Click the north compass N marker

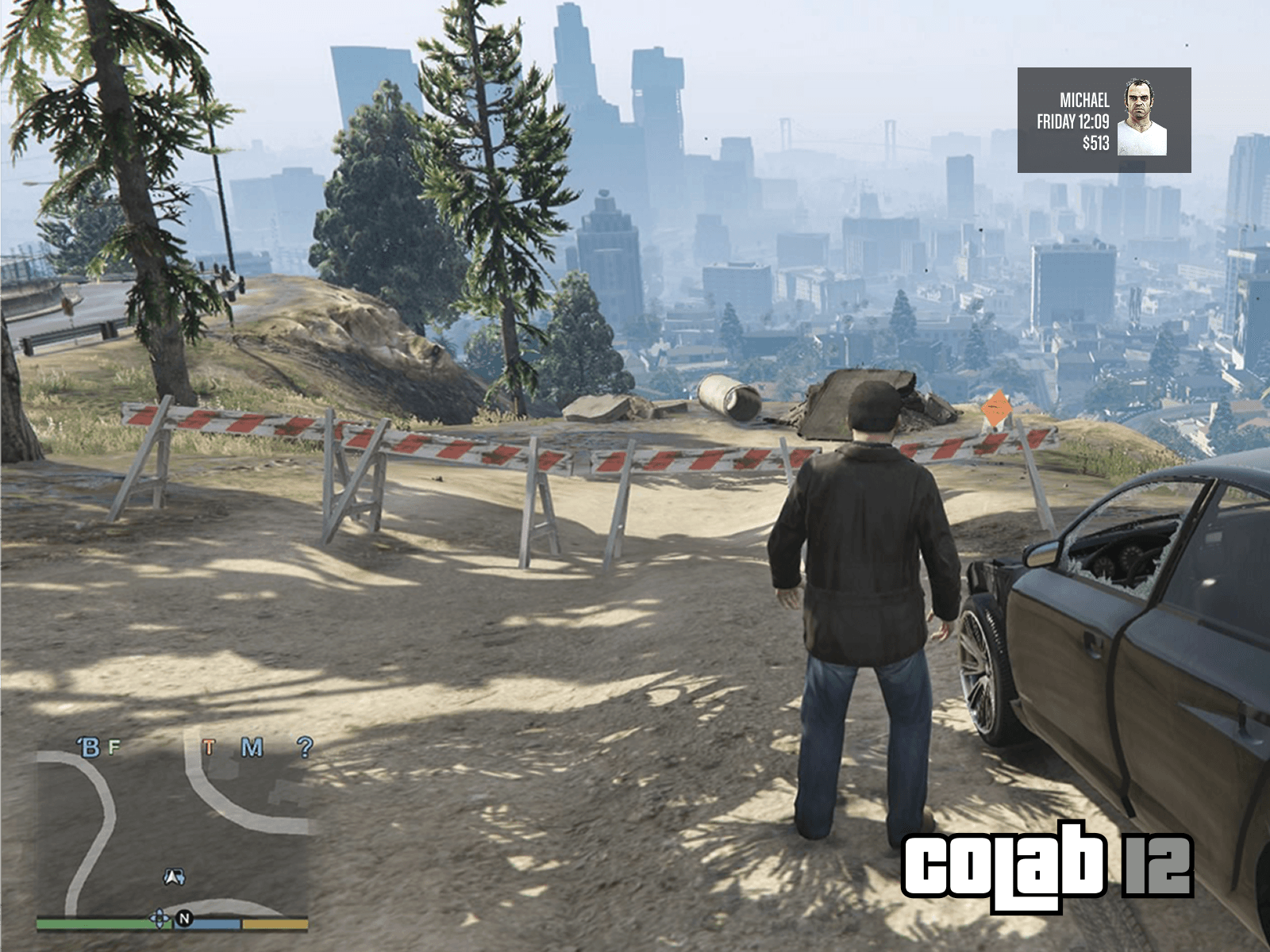(184, 919)
